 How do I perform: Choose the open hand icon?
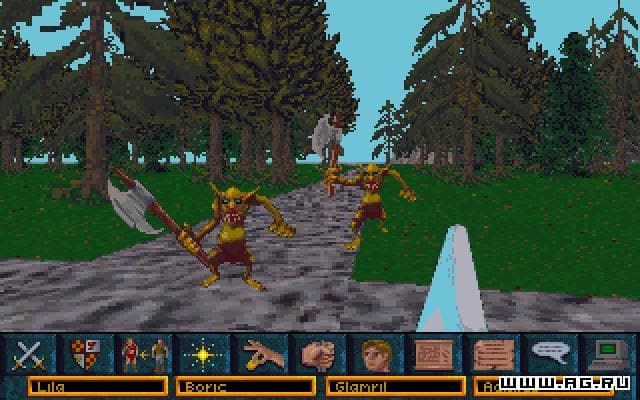coord(259,354)
